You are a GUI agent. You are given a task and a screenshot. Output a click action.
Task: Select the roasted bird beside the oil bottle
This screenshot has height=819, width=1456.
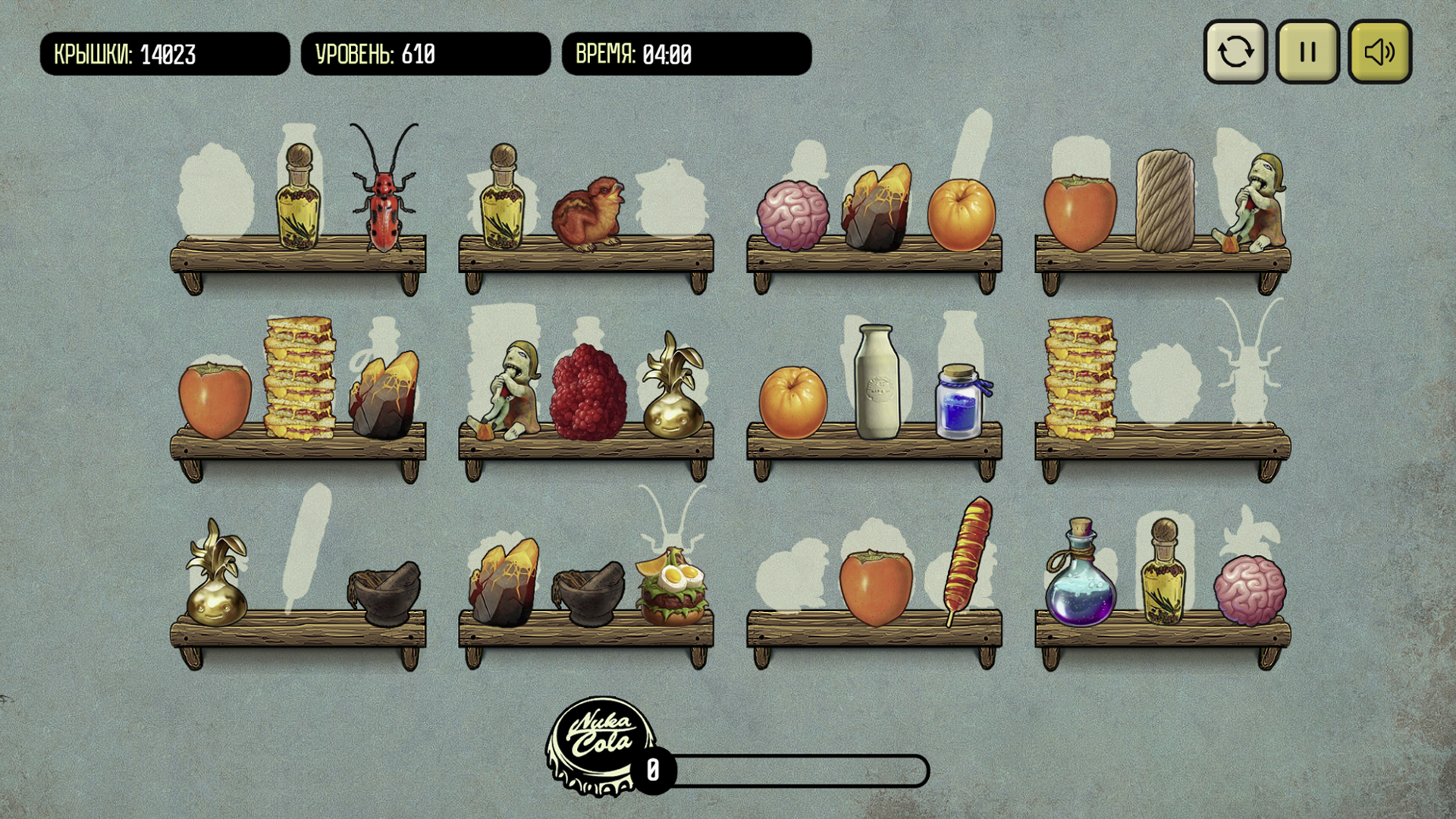pyautogui.click(x=590, y=212)
